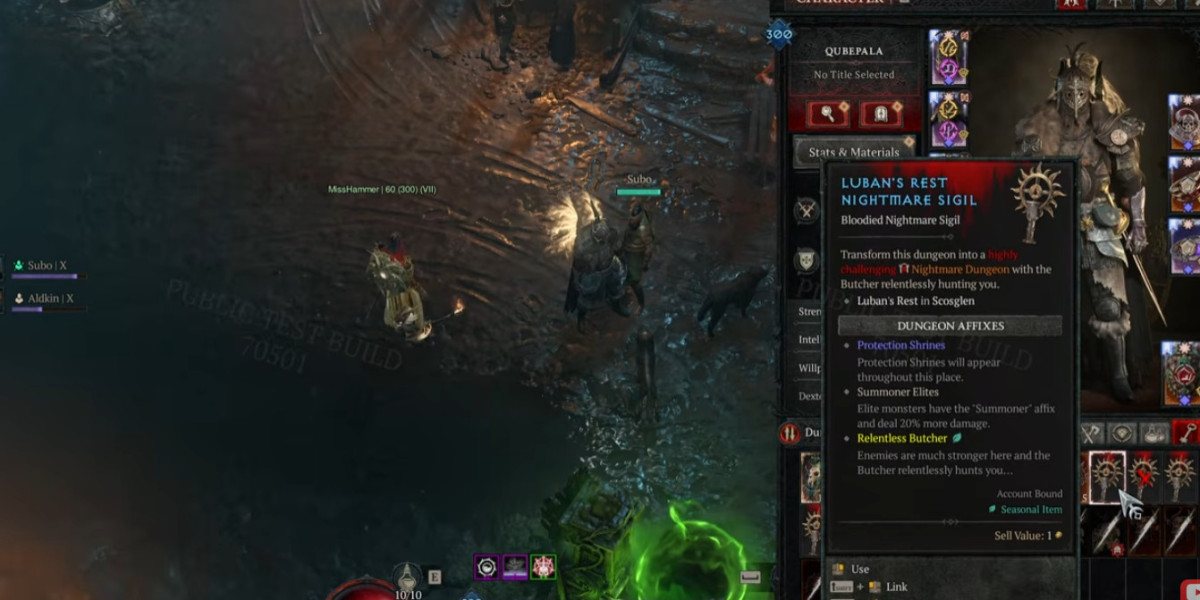
Task: Open the tombstone button under the character name
Action: coord(881,113)
